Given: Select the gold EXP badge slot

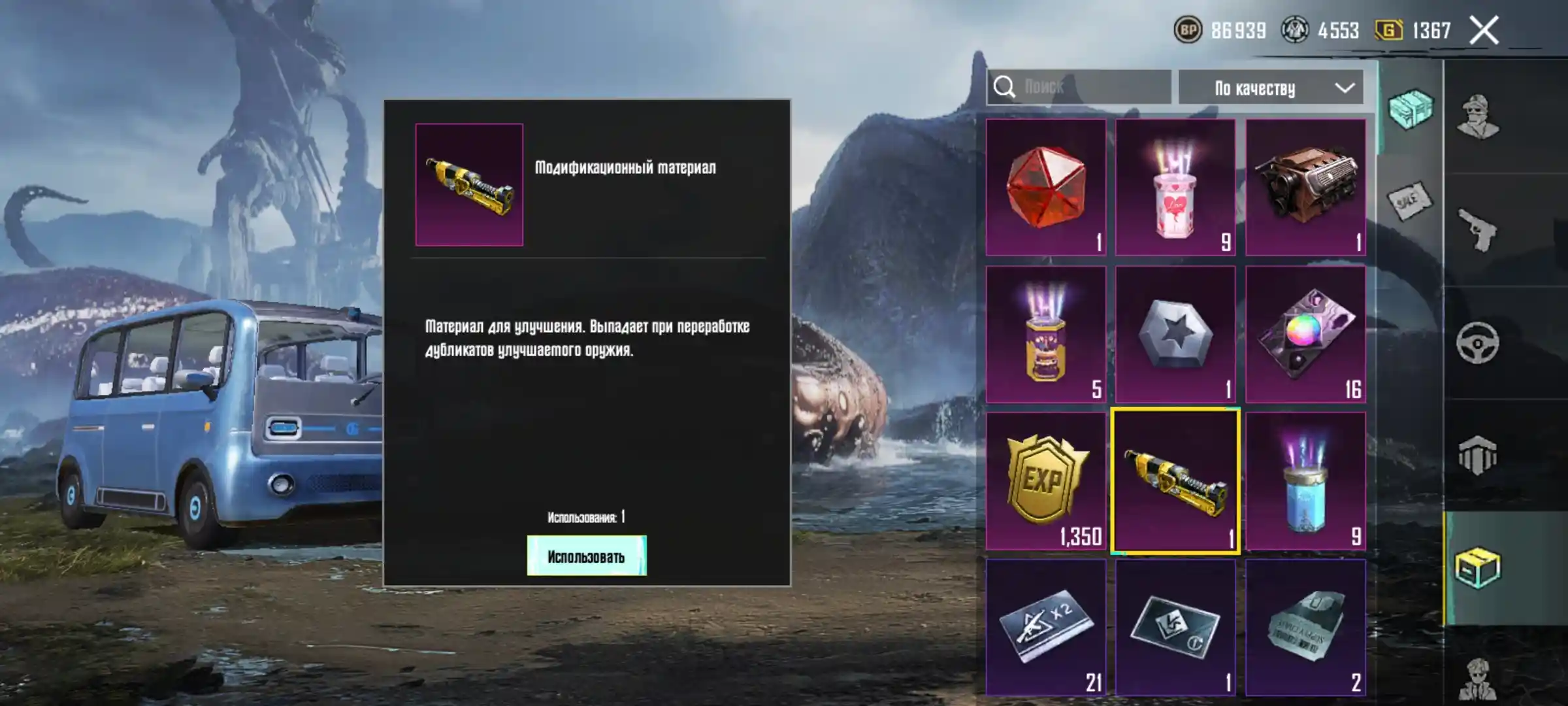Looking at the screenshot, I should (1045, 481).
